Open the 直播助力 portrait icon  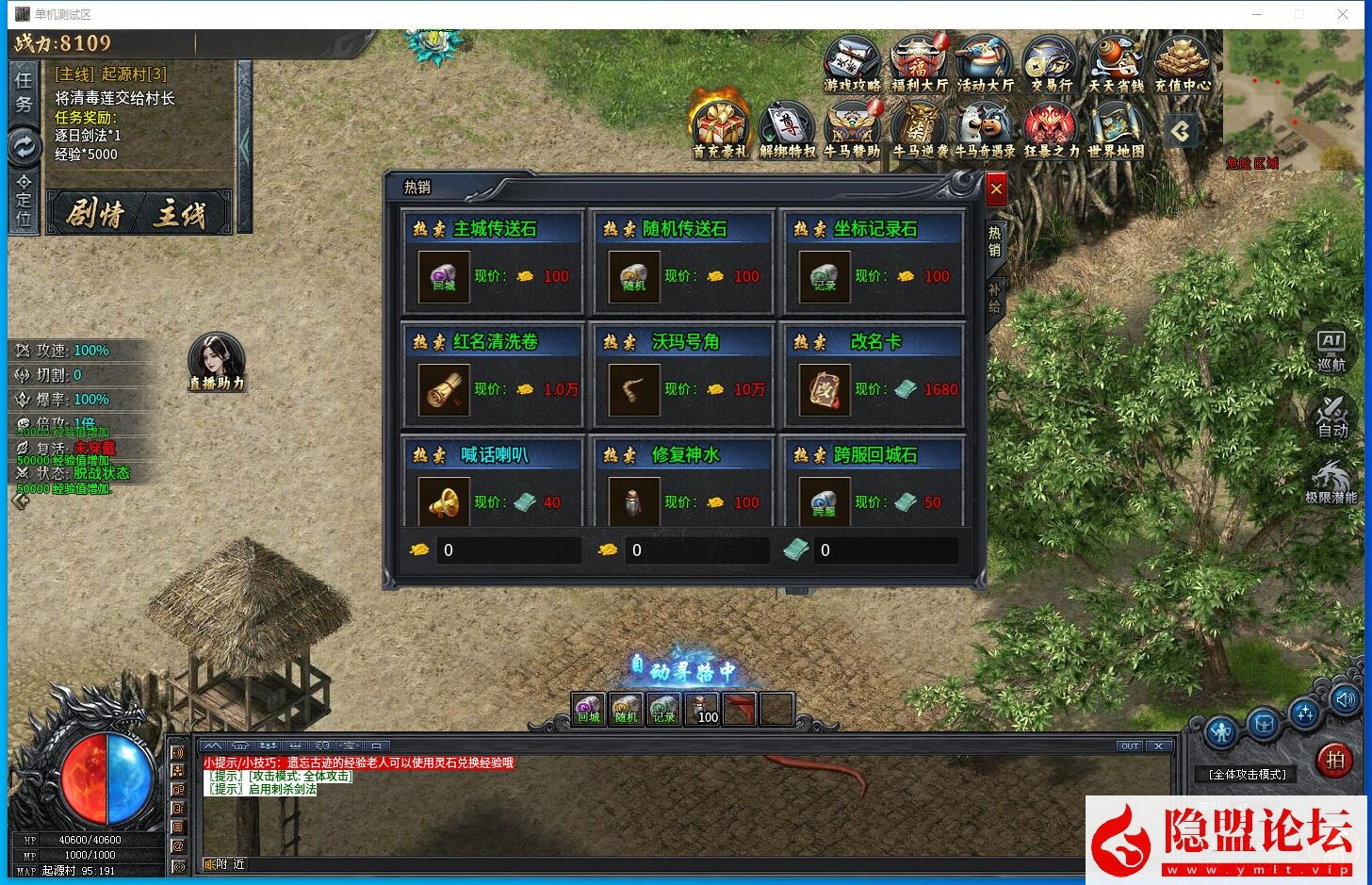(216, 361)
